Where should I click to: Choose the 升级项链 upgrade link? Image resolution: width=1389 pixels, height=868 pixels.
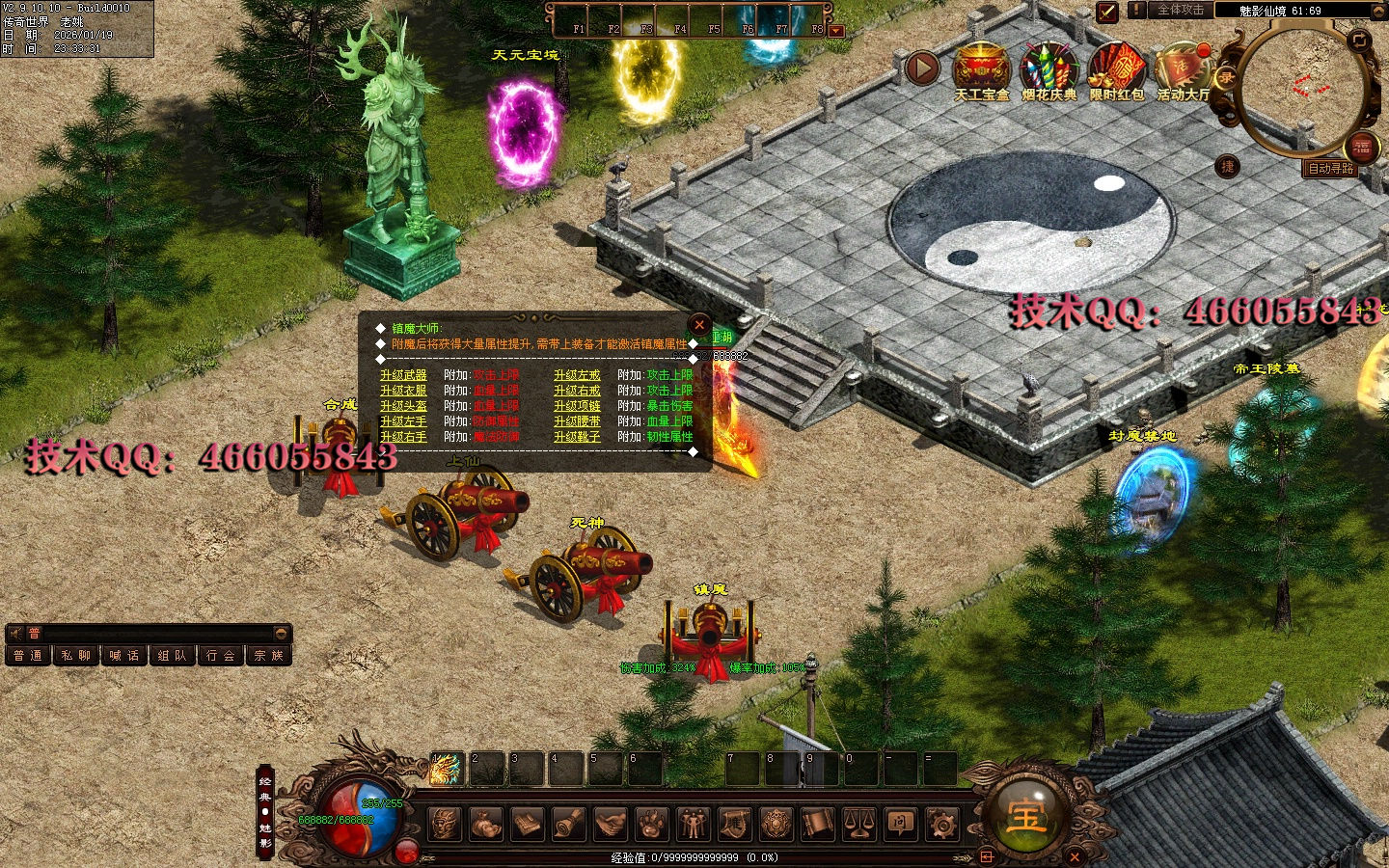[577, 406]
